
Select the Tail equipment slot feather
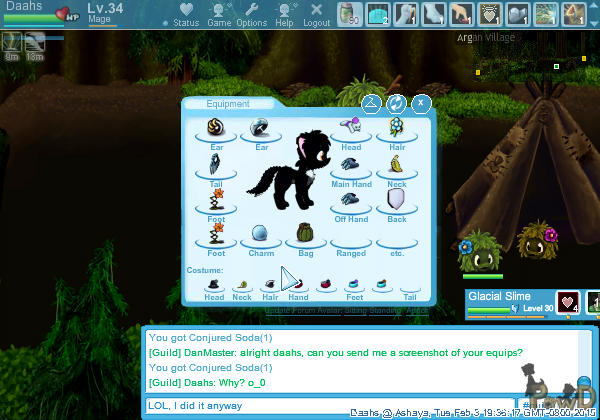tap(215, 163)
